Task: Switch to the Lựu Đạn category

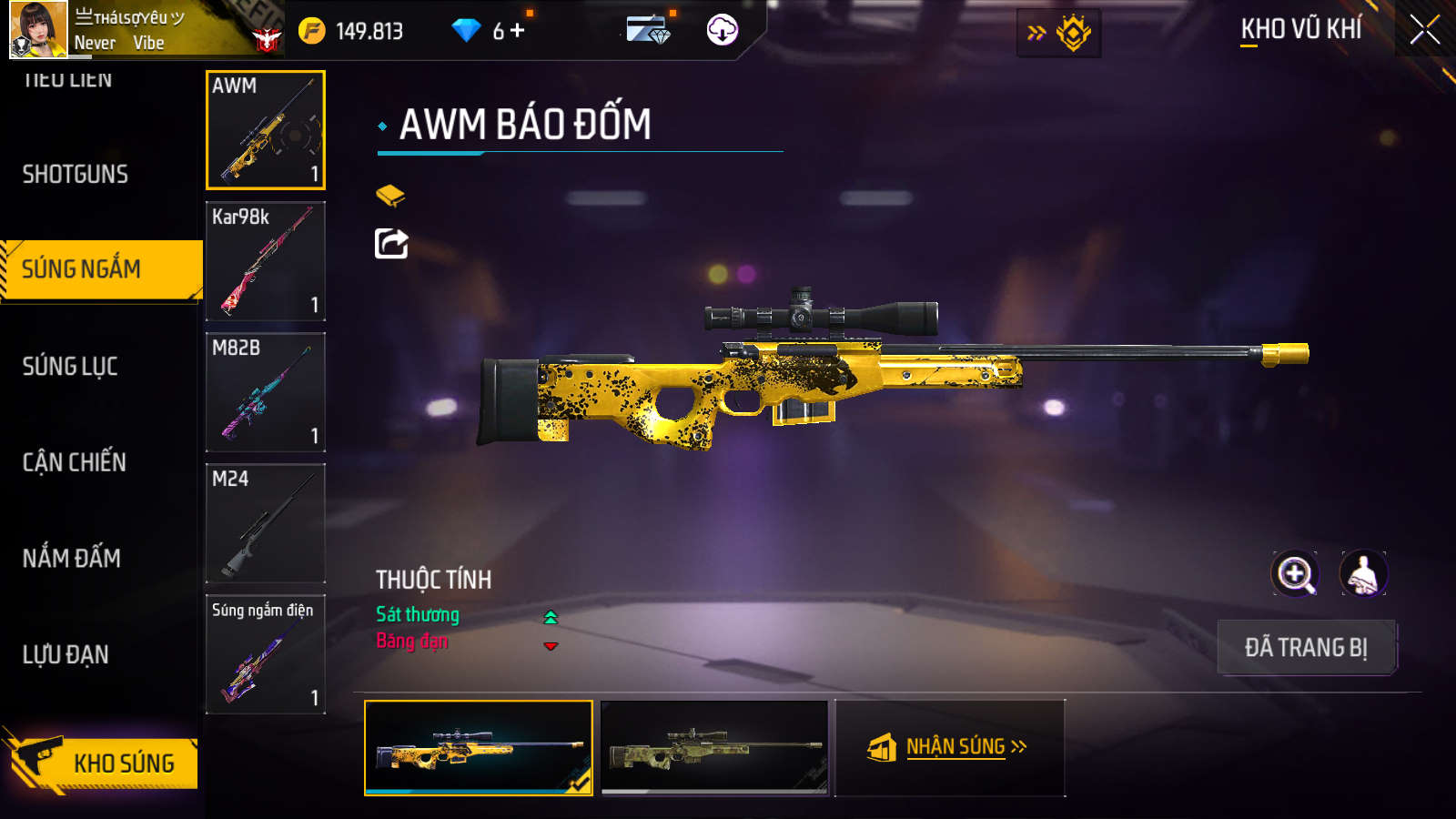Action: click(x=66, y=654)
